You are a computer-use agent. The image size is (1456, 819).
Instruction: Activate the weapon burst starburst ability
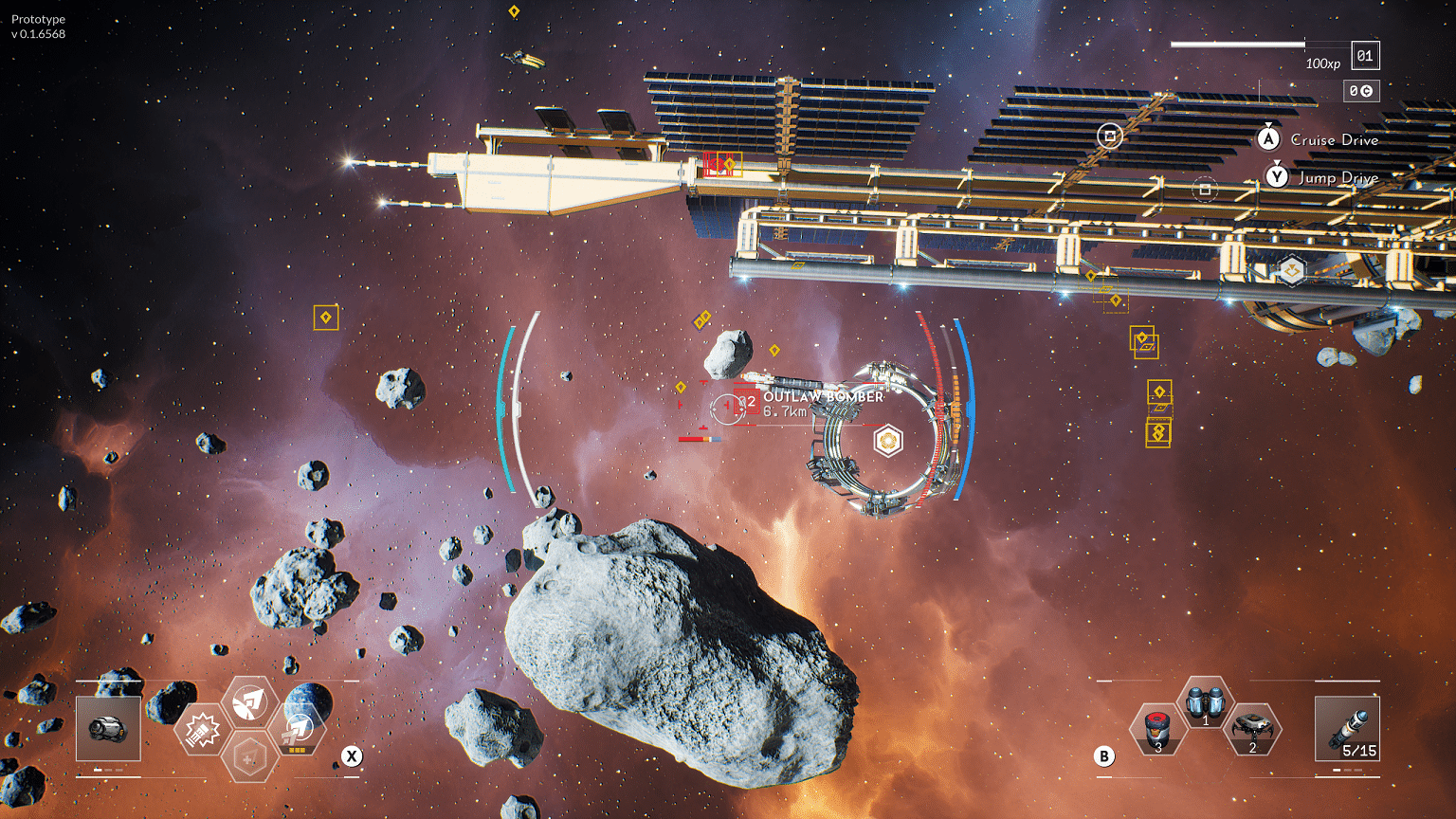(202, 731)
